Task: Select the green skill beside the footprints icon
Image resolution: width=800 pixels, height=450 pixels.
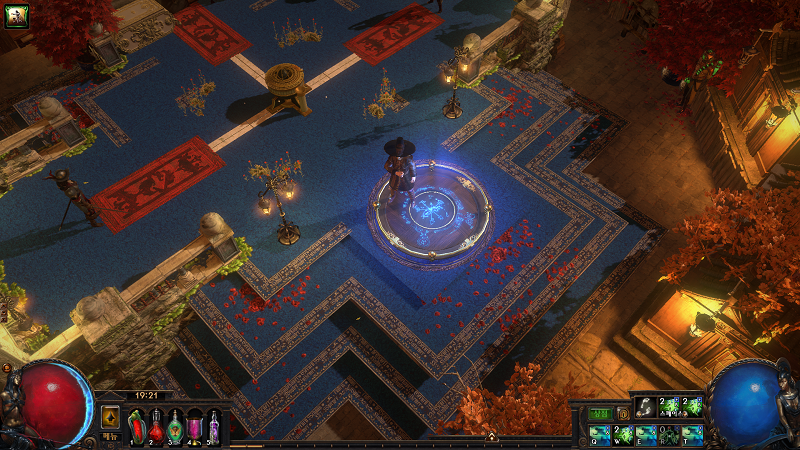Action: click(669, 406)
